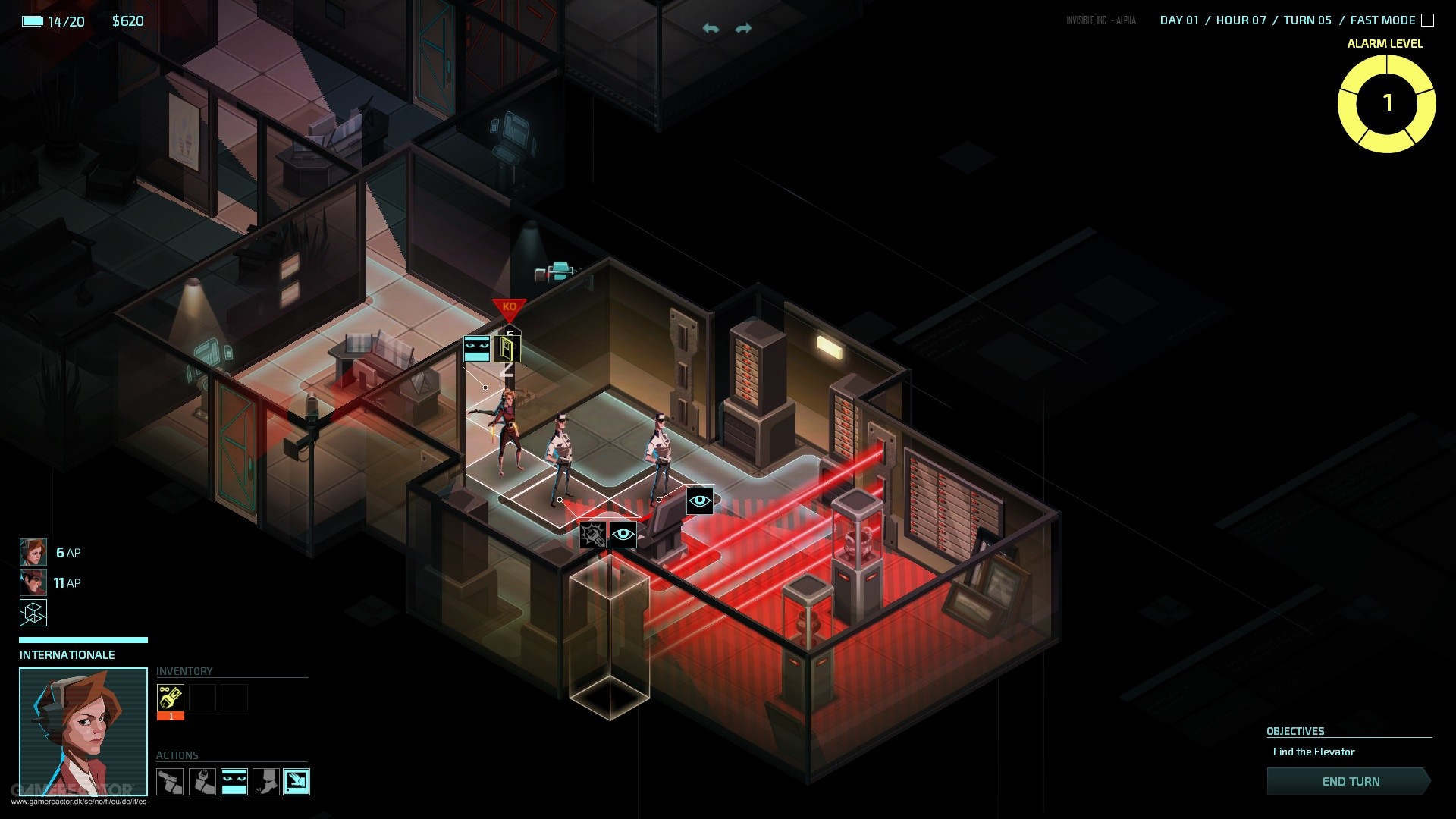Image resolution: width=1456 pixels, height=819 pixels.
Task: Click Internationale's large portrait
Action: click(83, 730)
